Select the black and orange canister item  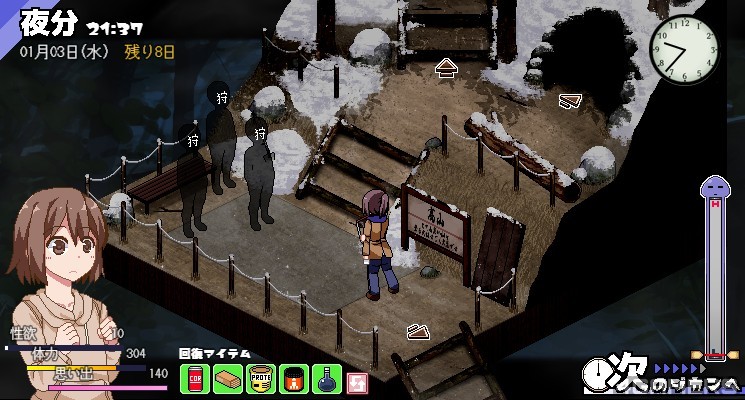pyautogui.click(x=293, y=380)
